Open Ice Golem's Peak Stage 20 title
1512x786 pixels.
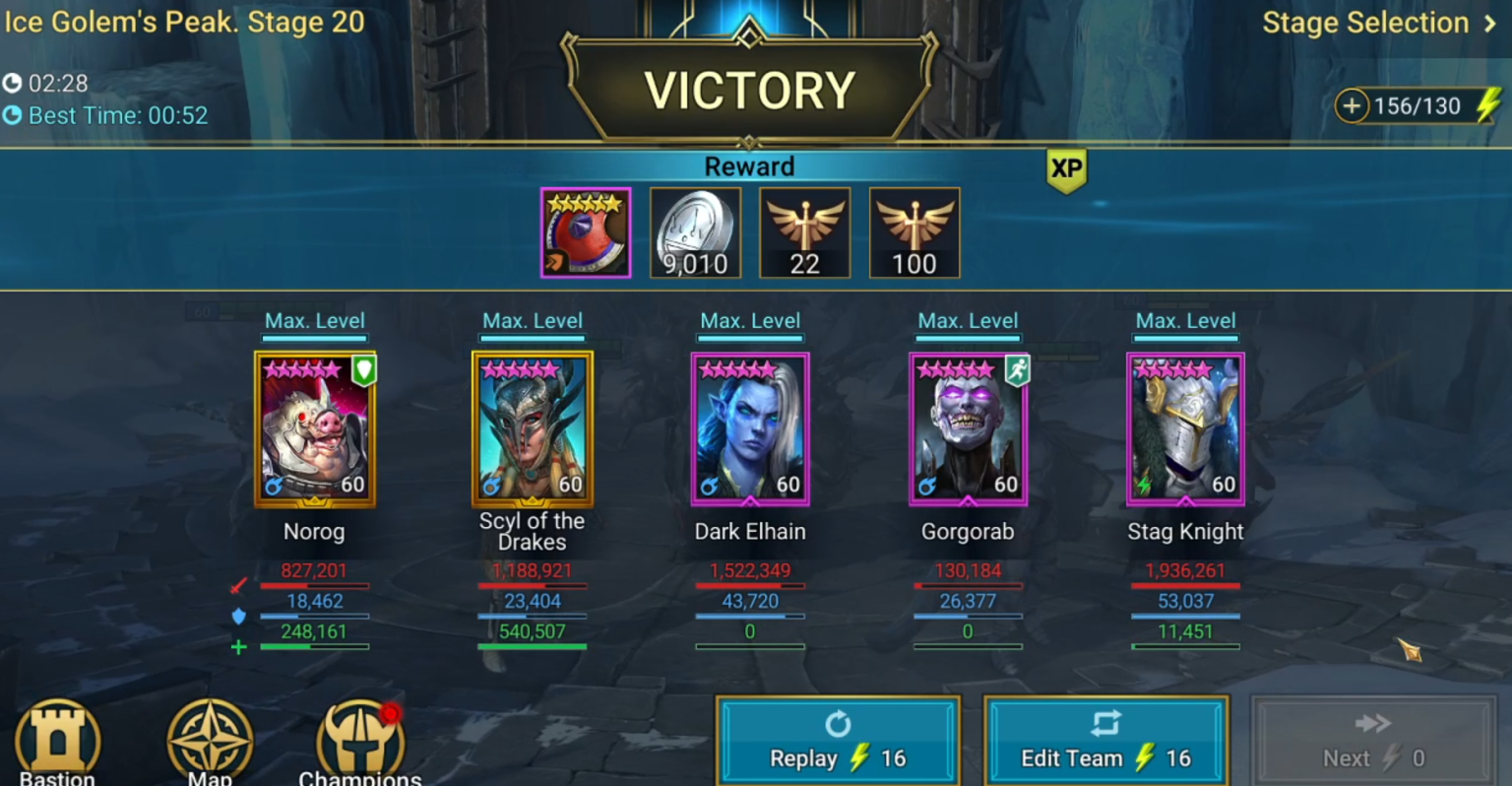click(185, 23)
